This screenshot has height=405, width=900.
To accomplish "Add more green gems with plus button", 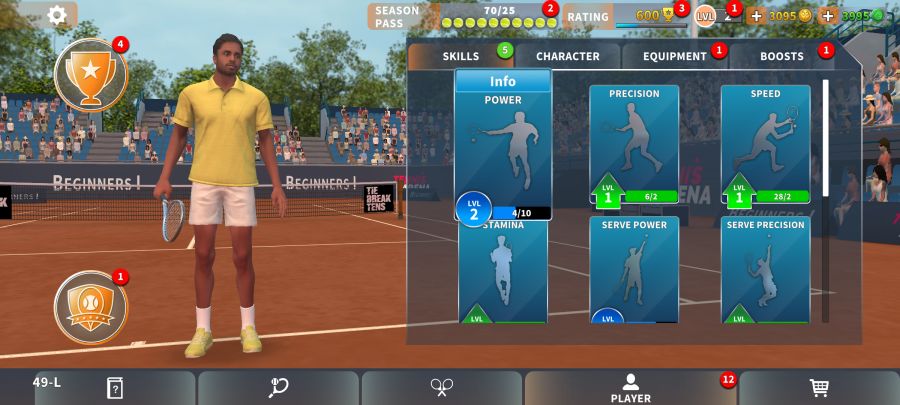I will tap(827, 16).
